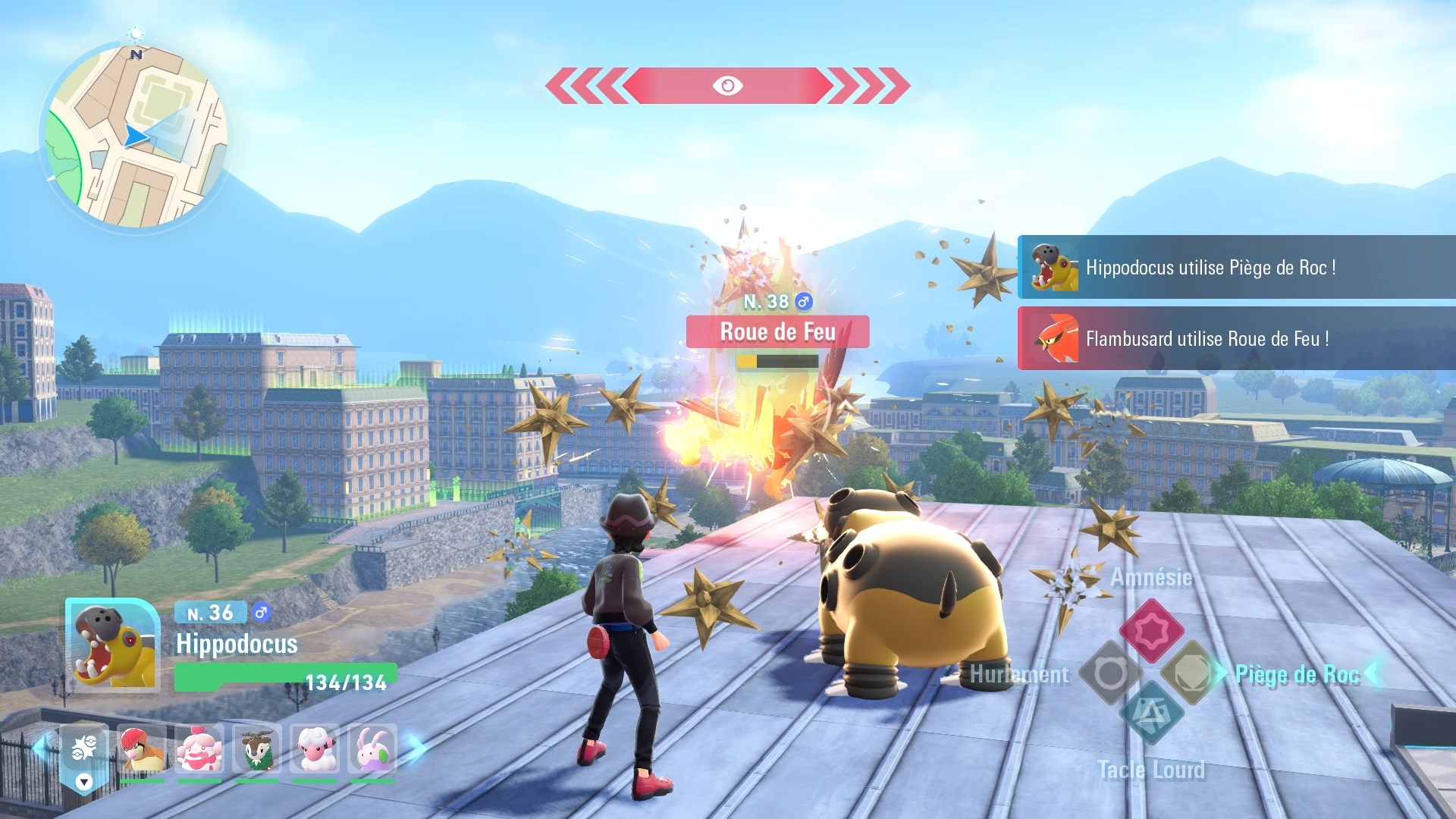Click the right arrow beside party slots
Image resolution: width=1456 pixels, height=819 pixels.
tap(416, 748)
